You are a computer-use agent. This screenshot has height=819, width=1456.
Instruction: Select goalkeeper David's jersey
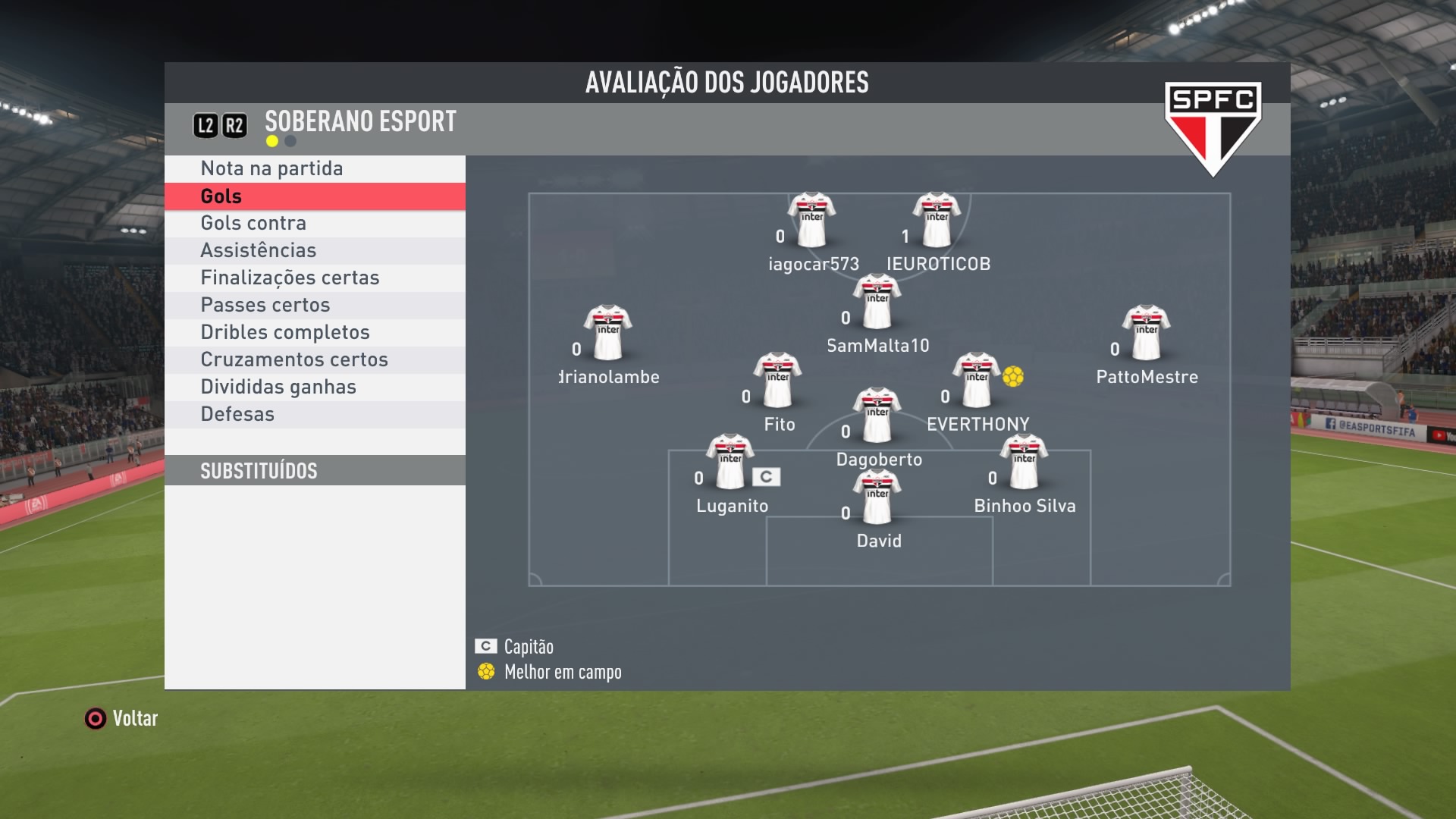point(877,497)
